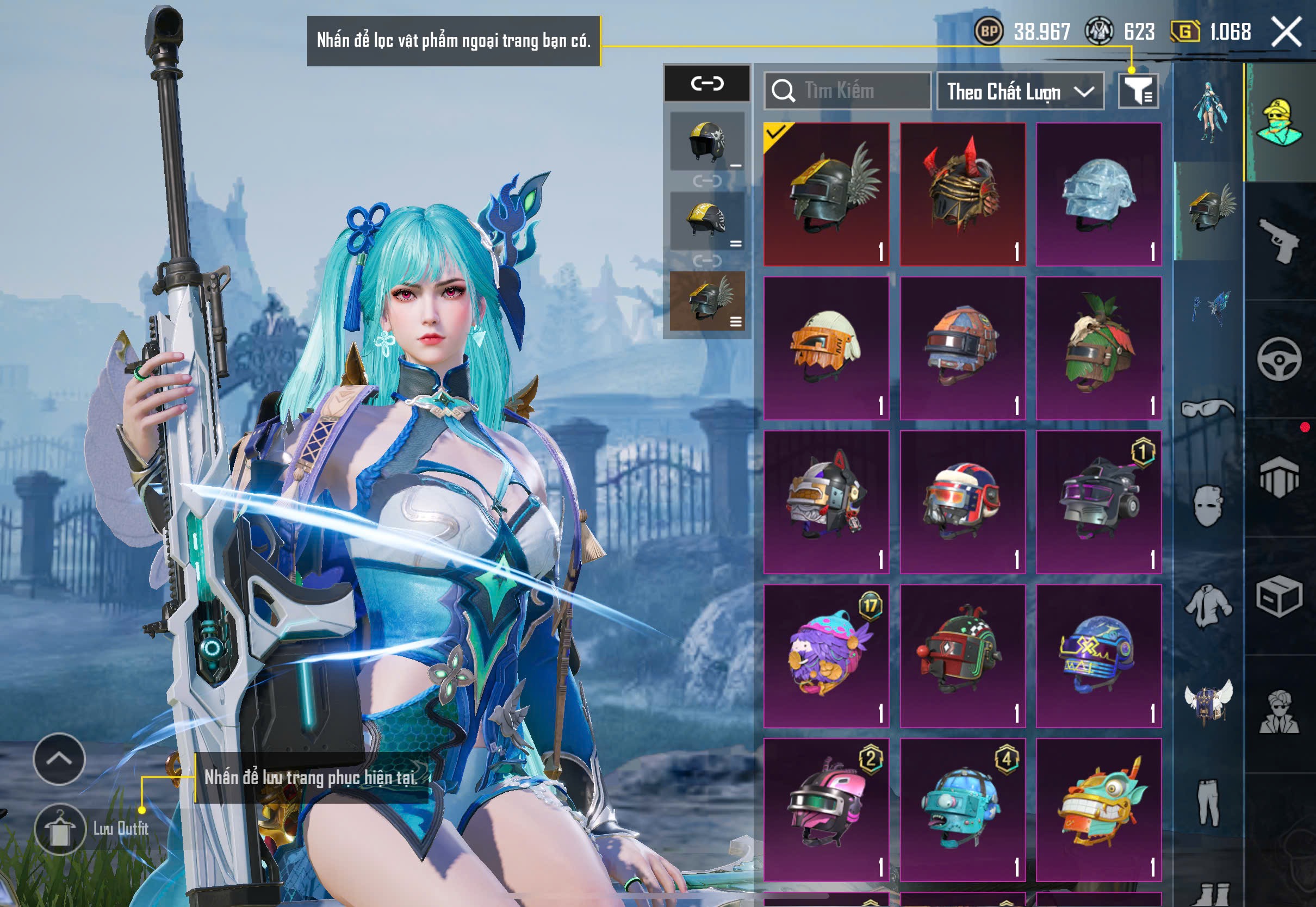Open the sunglasses eyewear category
The image size is (1316, 907).
click(1208, 408)
